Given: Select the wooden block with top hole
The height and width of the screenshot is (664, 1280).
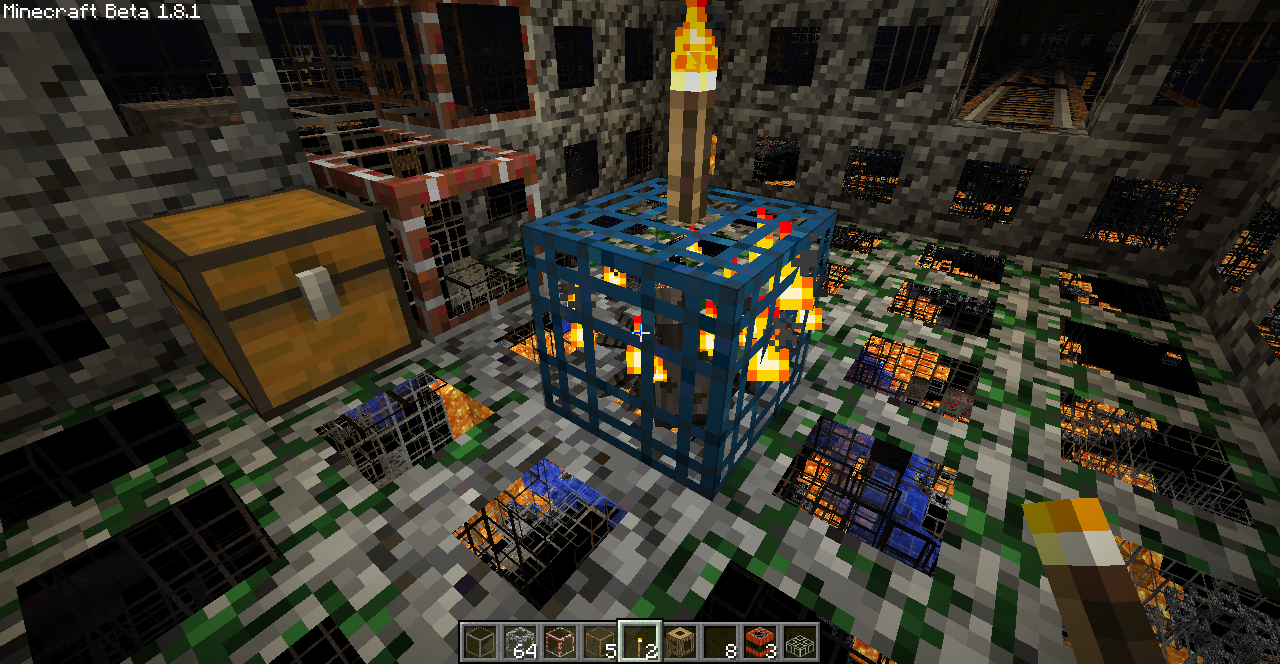Looking at the screenshot, I should (x=680, y=641).
